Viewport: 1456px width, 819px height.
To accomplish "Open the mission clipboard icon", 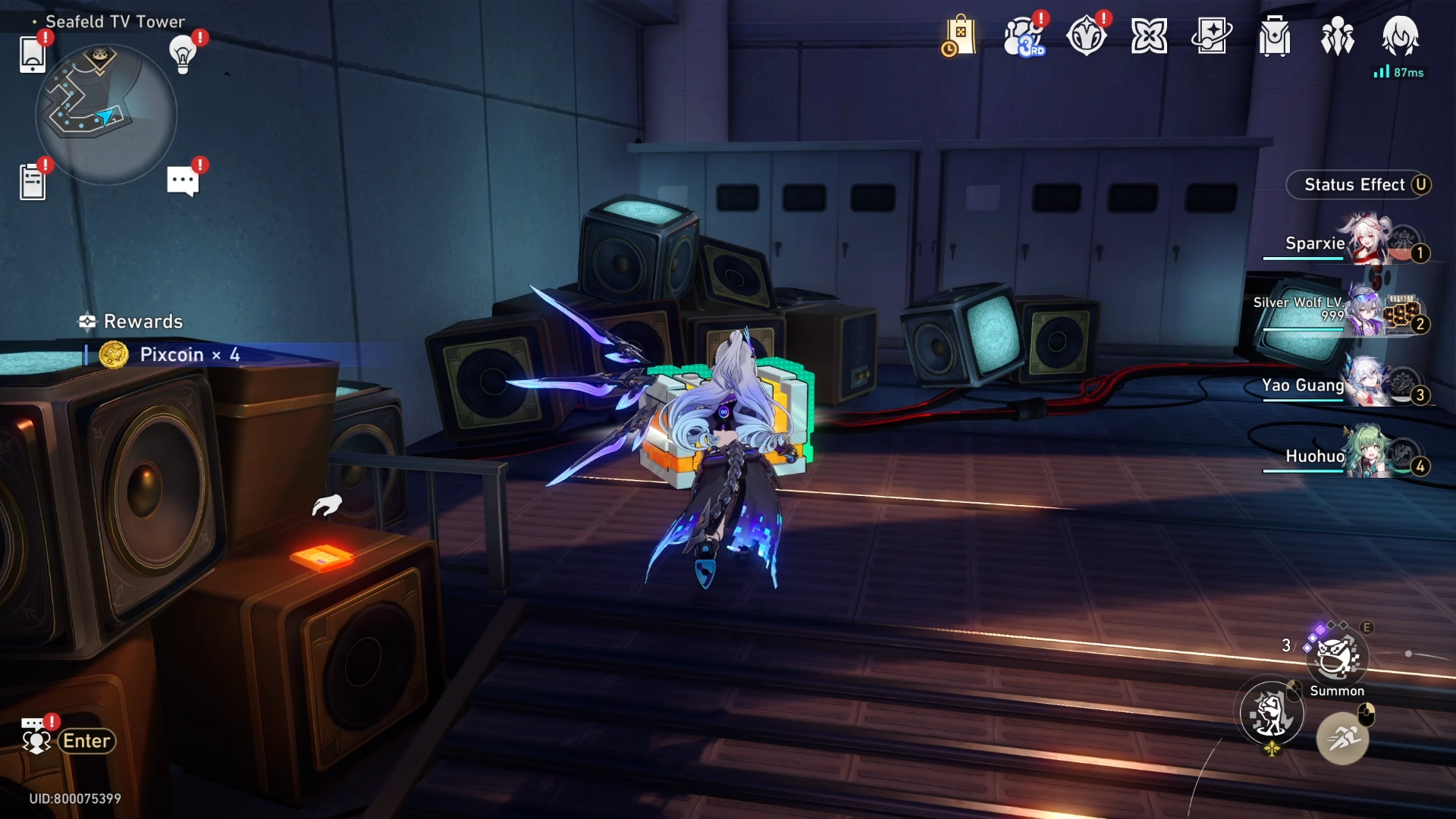I will coord(33,182).
